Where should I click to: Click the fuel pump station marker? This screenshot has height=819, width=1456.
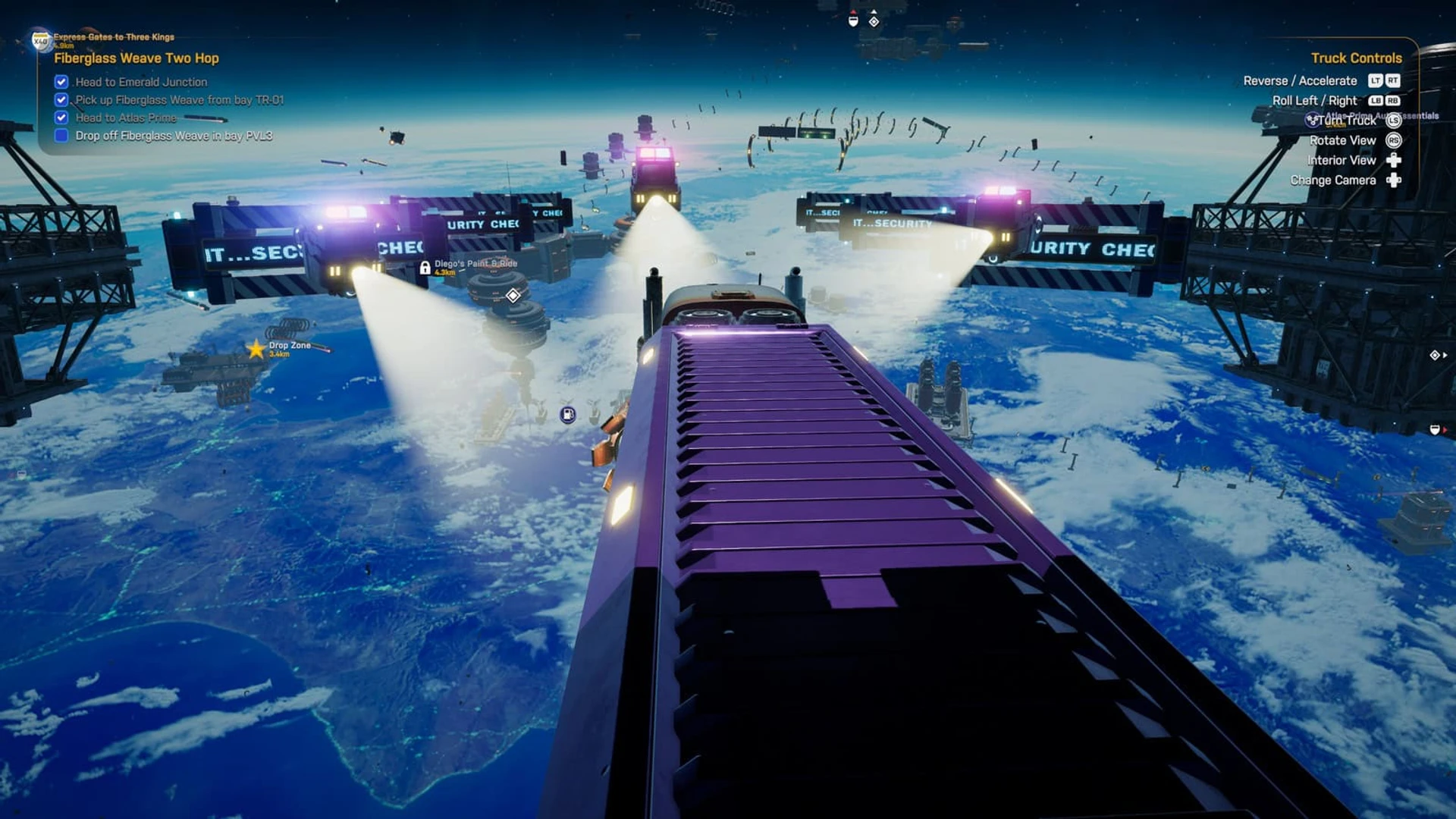(x=568, y=414)
